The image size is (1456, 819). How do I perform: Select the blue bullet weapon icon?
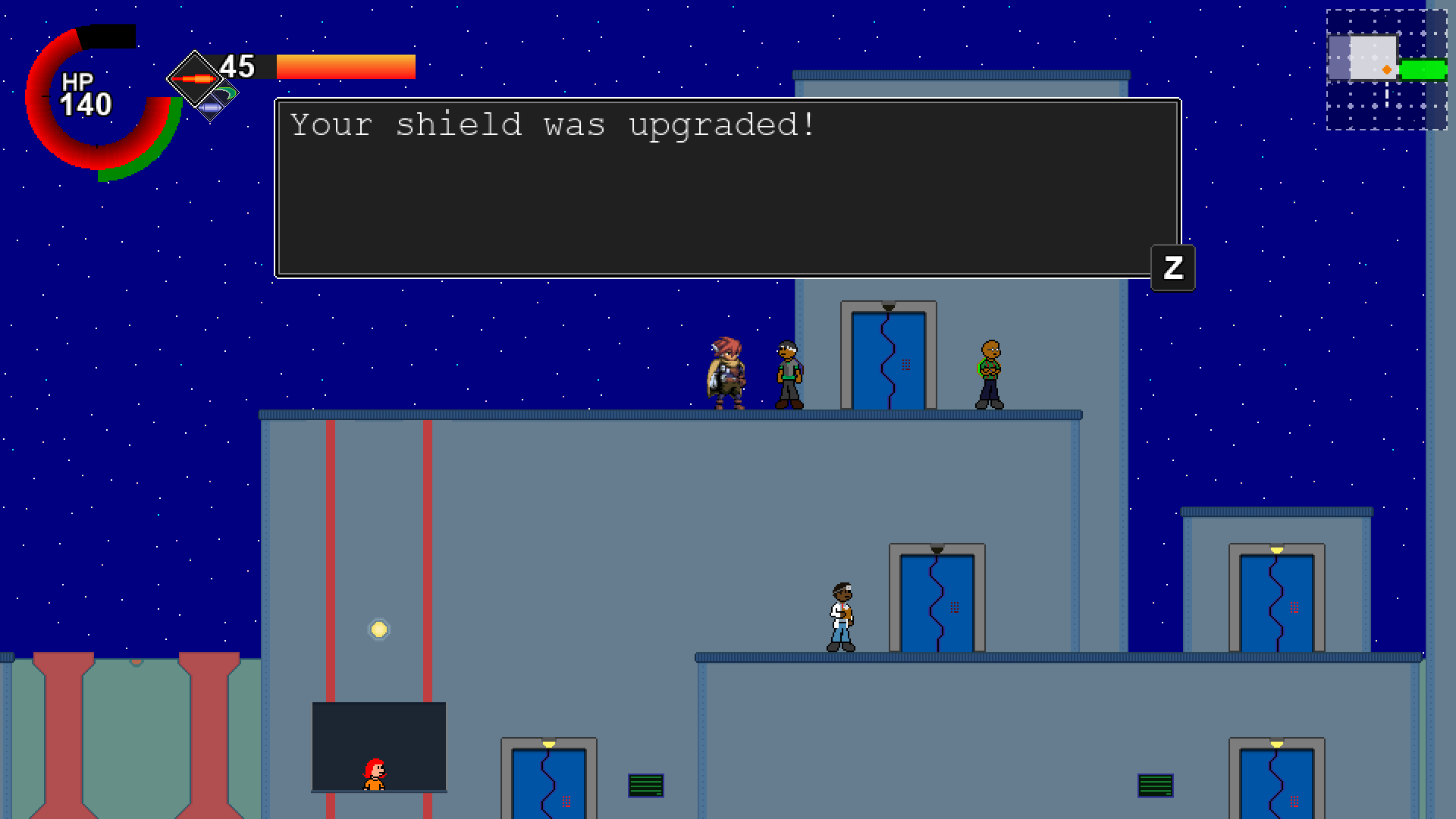pyautogui.click(x=211, y=108)
